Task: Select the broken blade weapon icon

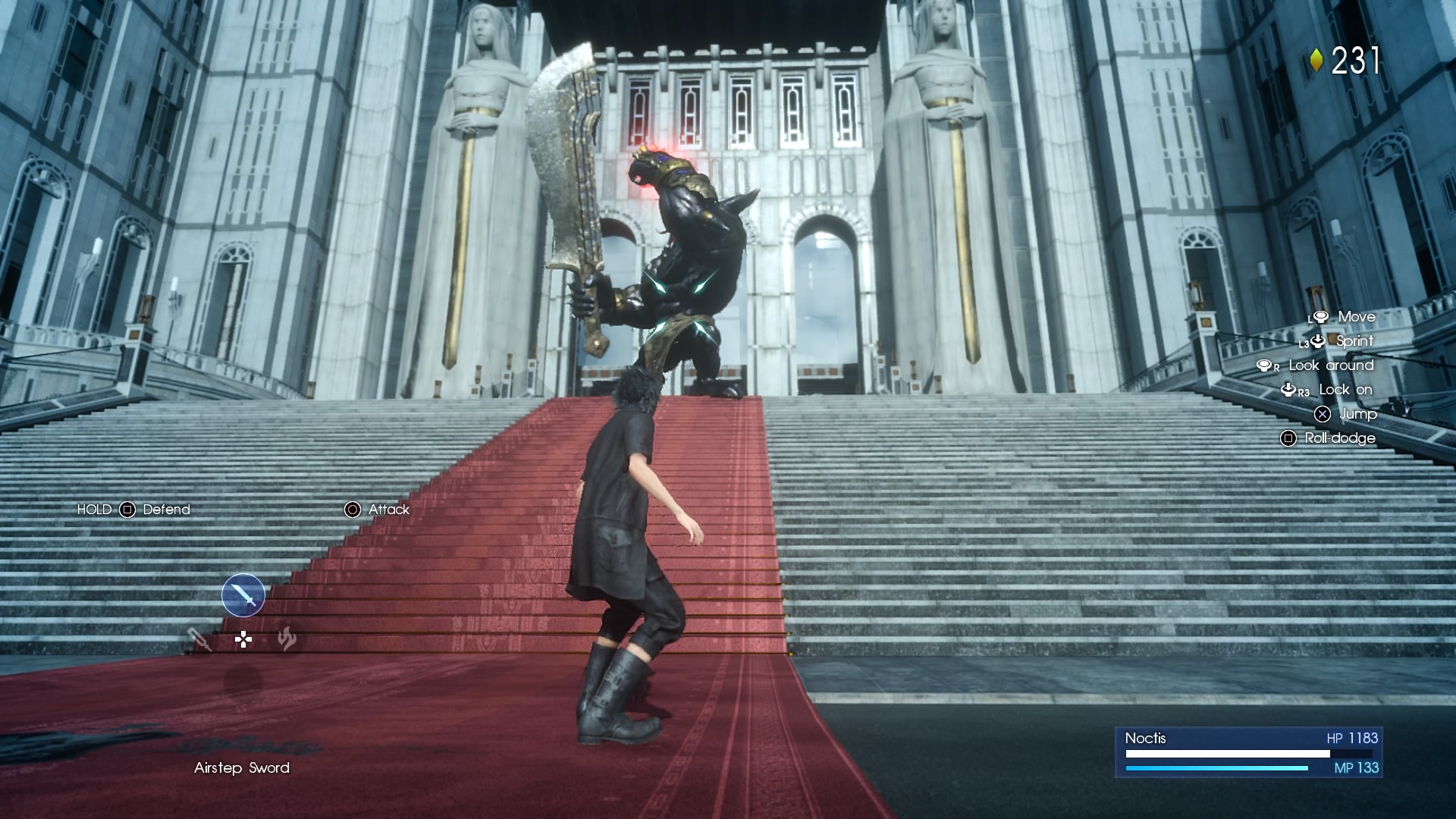Action: pyautogui.click(x=199, y=641)
